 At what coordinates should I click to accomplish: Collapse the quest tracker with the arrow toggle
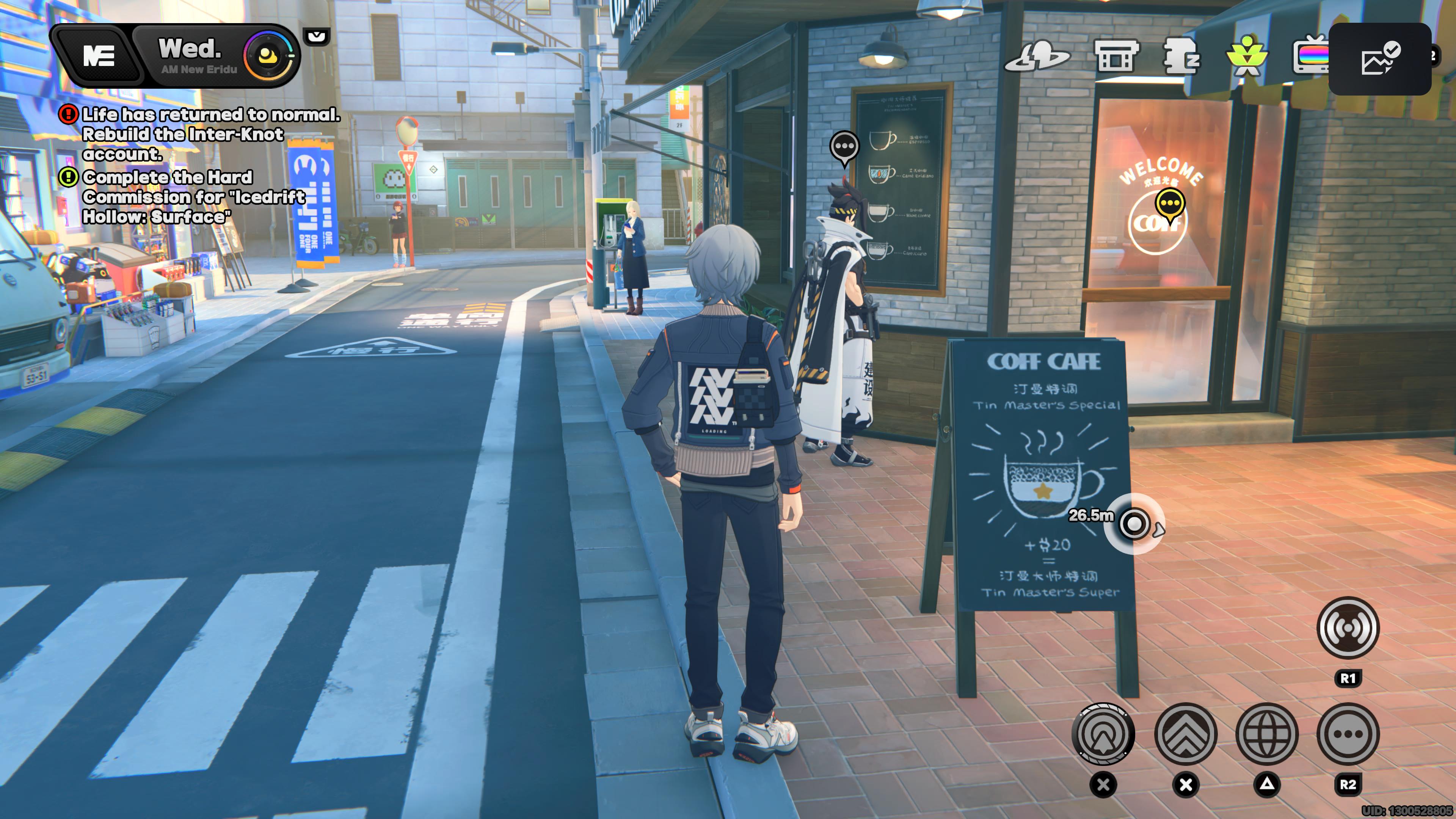[317, 37]
